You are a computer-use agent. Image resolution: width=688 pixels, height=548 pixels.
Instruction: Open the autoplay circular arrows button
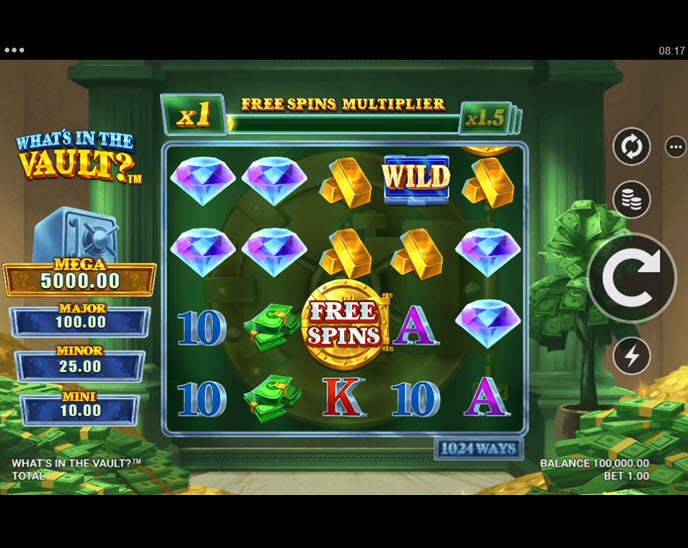point(631,147)
